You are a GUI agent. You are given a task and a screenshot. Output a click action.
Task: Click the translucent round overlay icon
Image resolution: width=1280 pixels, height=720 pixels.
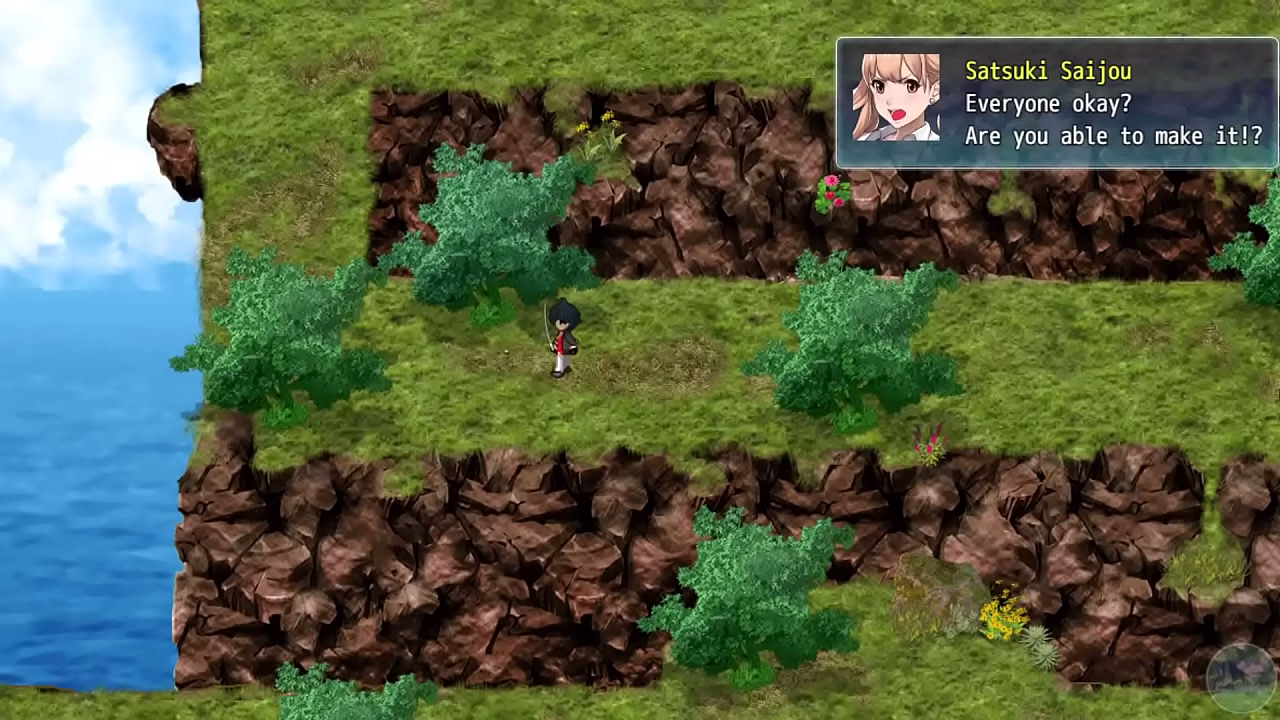point(1241,677)
